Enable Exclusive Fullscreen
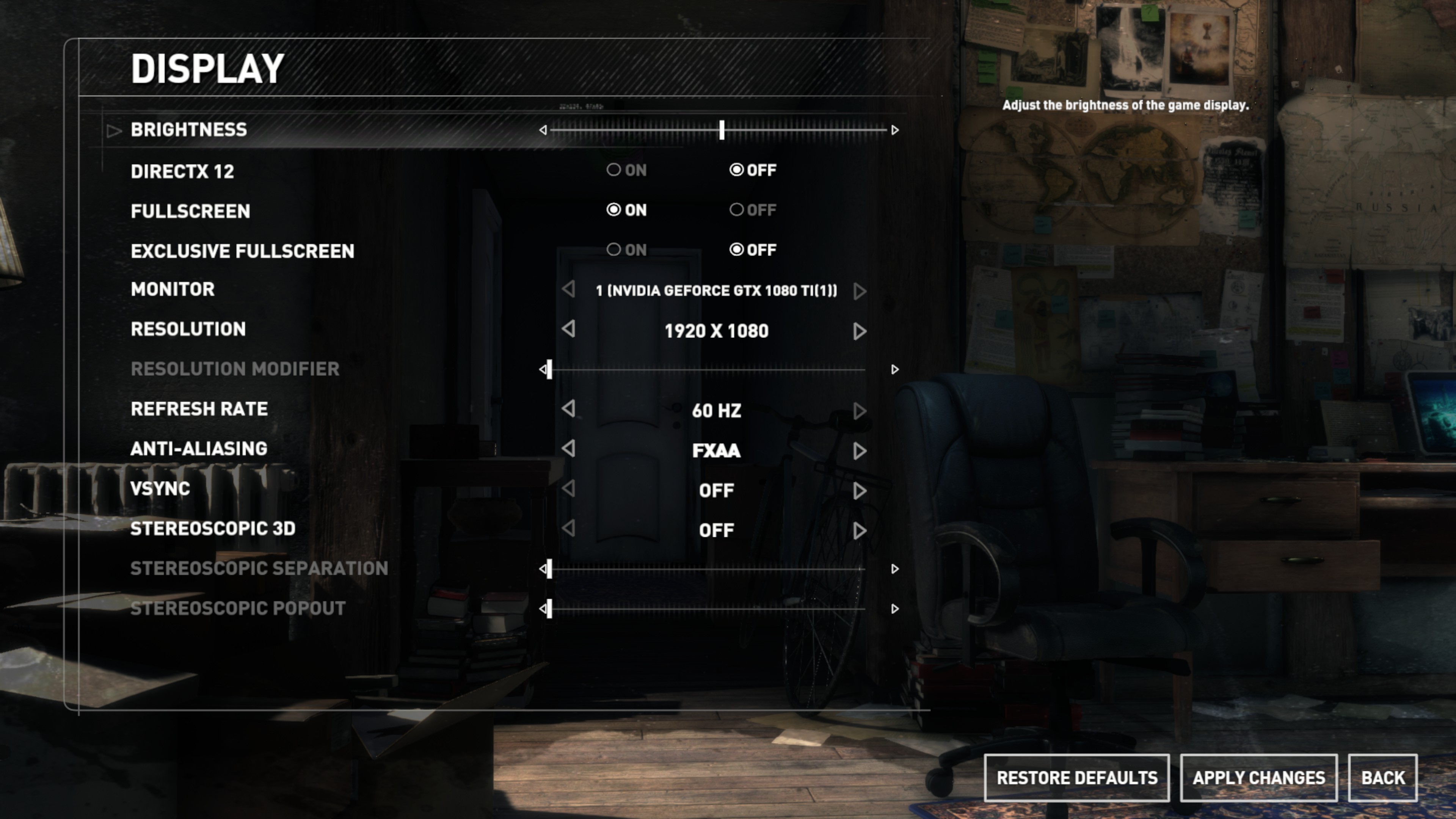The image size is (1456, 819). click(x=614, y=249)
